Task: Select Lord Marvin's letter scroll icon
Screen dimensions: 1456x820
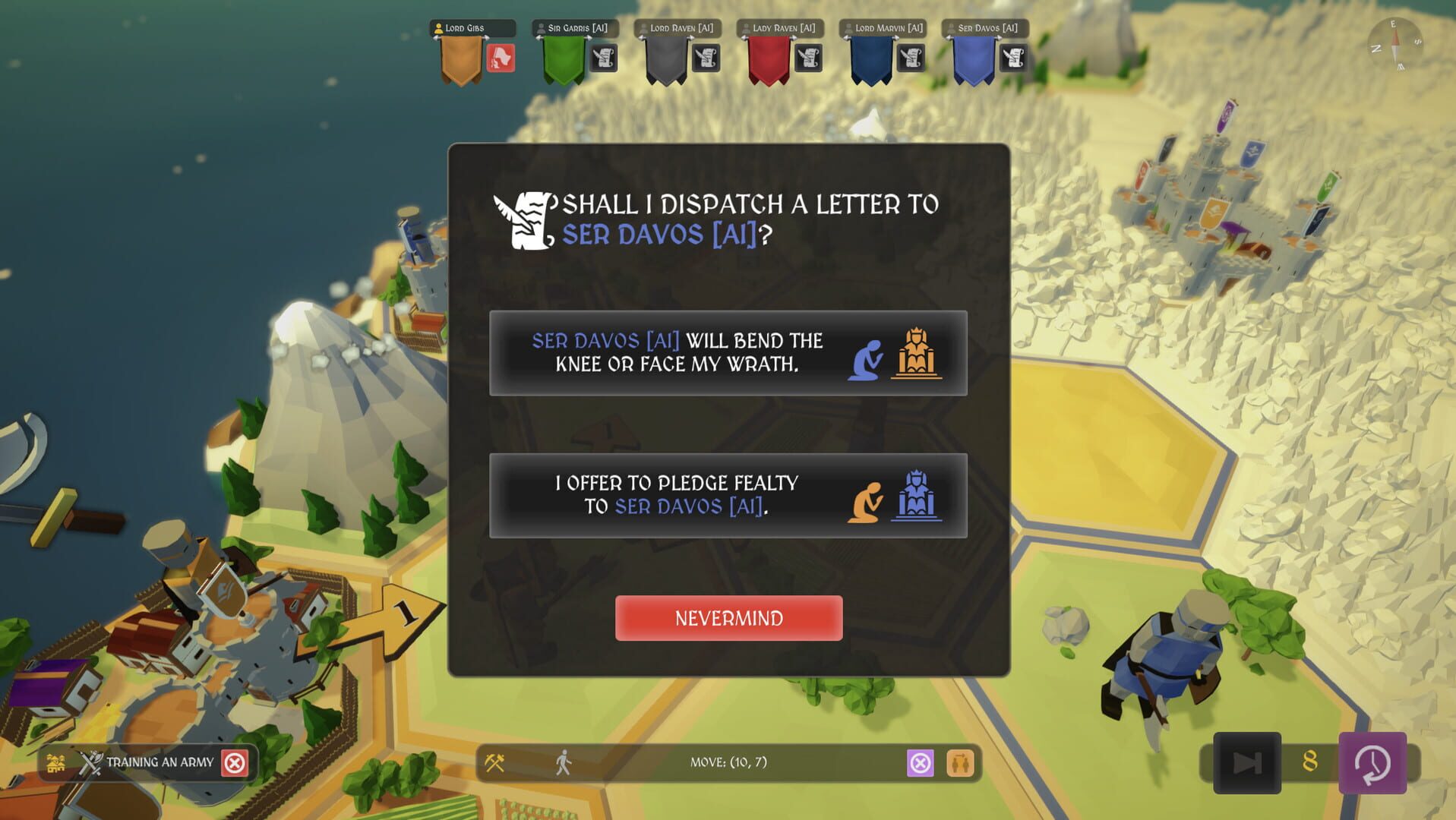Action: click(911, 58)
